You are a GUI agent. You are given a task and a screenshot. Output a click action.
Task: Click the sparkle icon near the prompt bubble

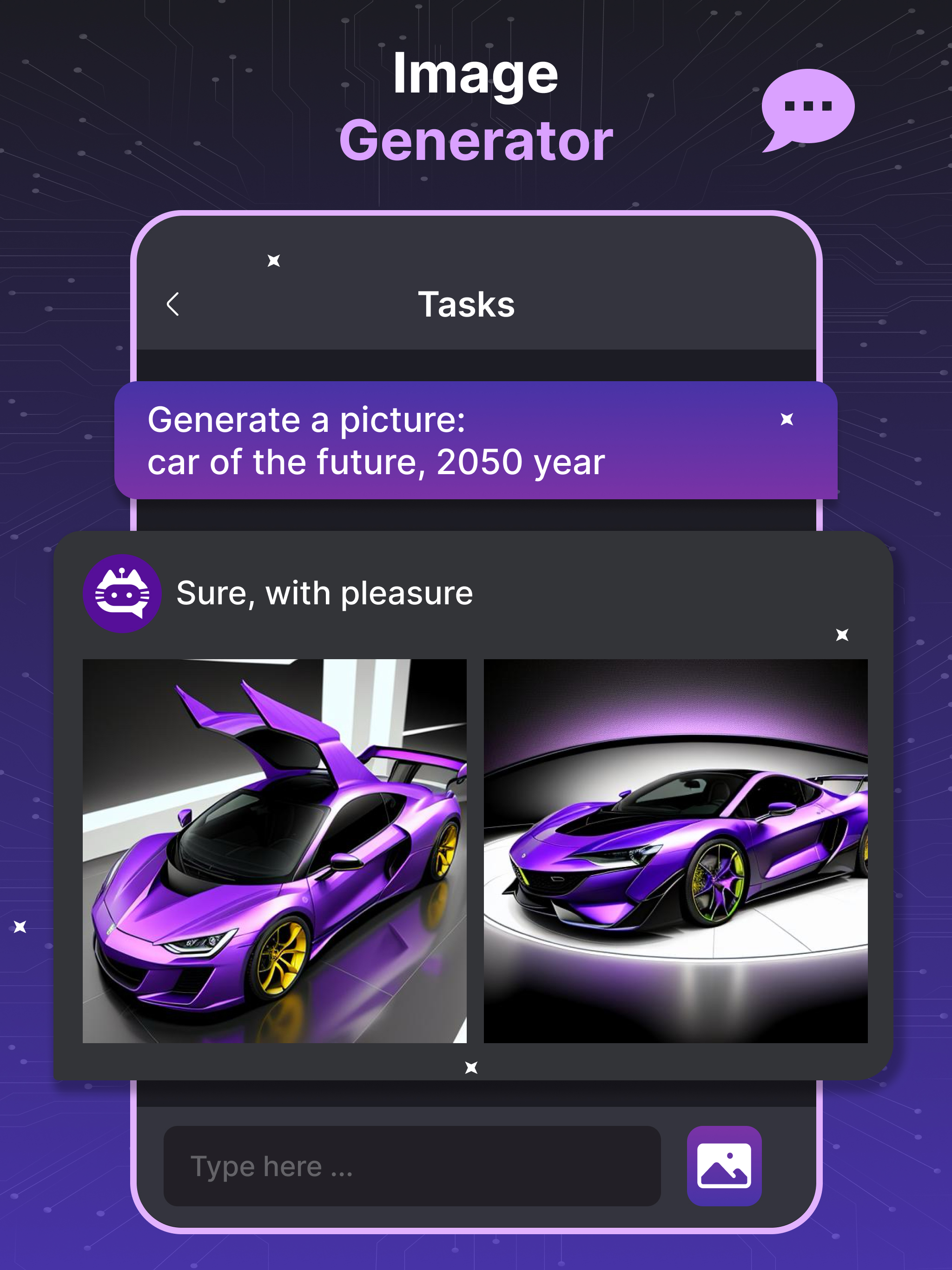[x=787, y=420]
